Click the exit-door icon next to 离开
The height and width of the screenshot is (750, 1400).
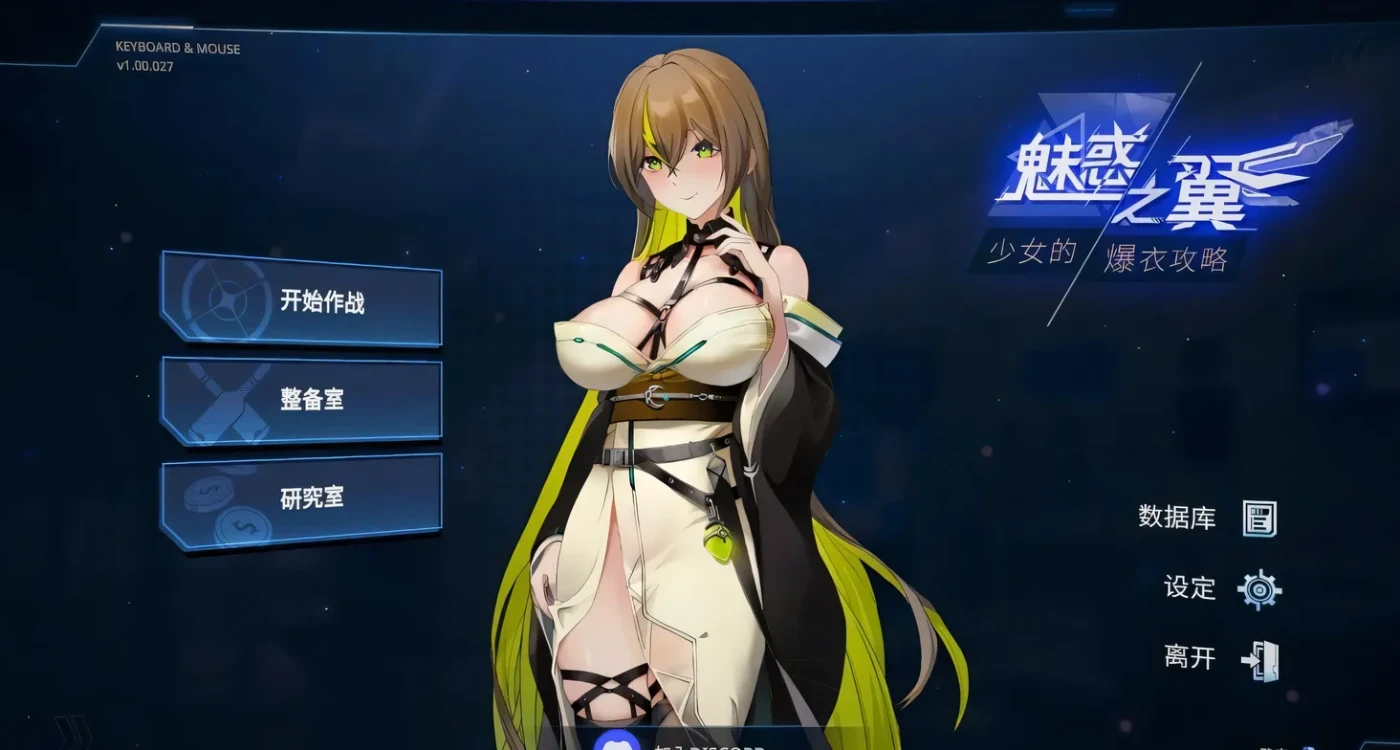click(1262, 659)
